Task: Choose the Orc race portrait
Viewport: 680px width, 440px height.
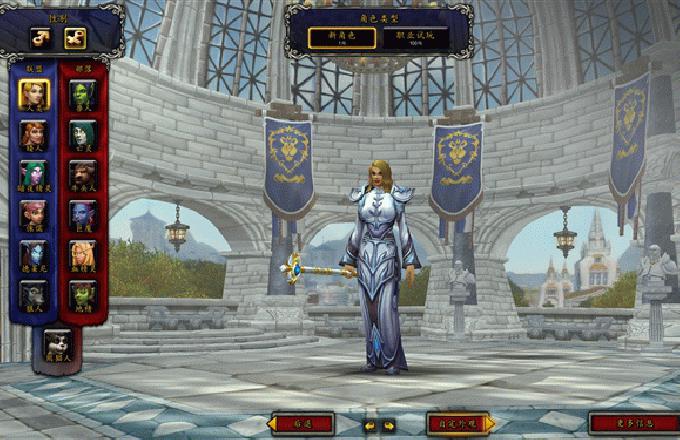Action: pos(83,94)
